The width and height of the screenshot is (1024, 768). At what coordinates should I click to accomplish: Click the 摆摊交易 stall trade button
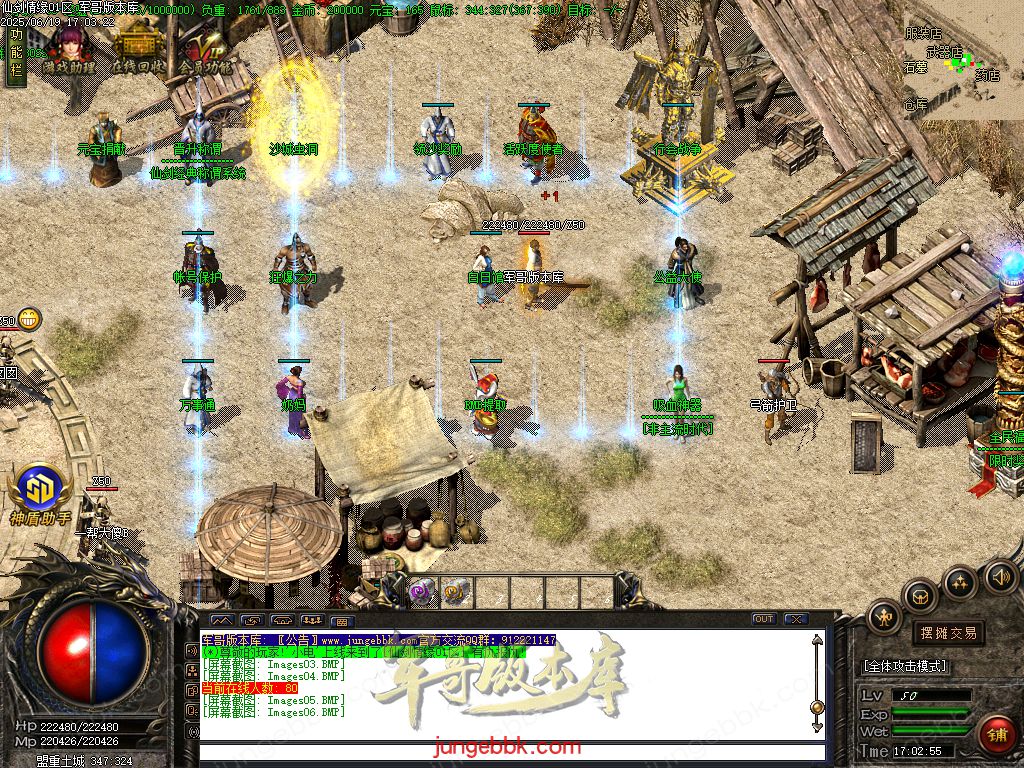pyautogui.click(x=947, y=633)
